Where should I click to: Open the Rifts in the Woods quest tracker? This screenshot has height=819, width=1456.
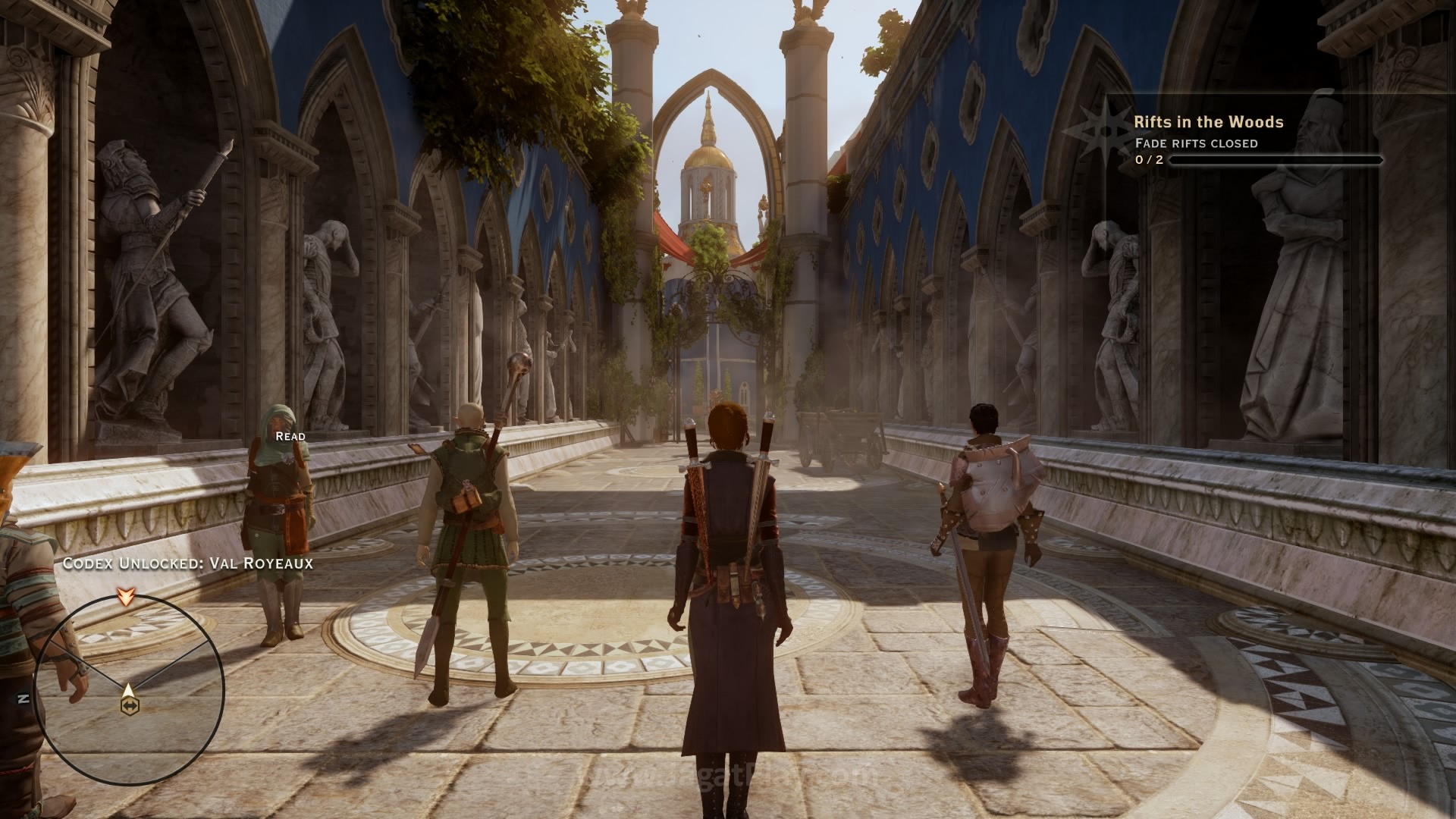point(1209,122)
